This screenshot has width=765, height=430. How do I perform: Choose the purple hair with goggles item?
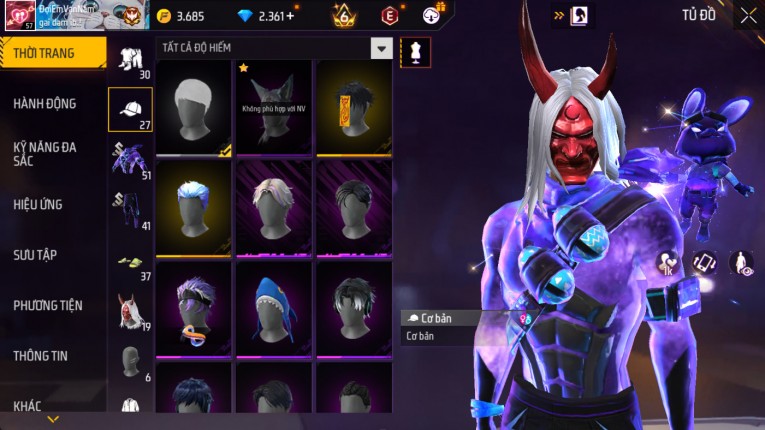pyautogui.click(x=194, y=307)
